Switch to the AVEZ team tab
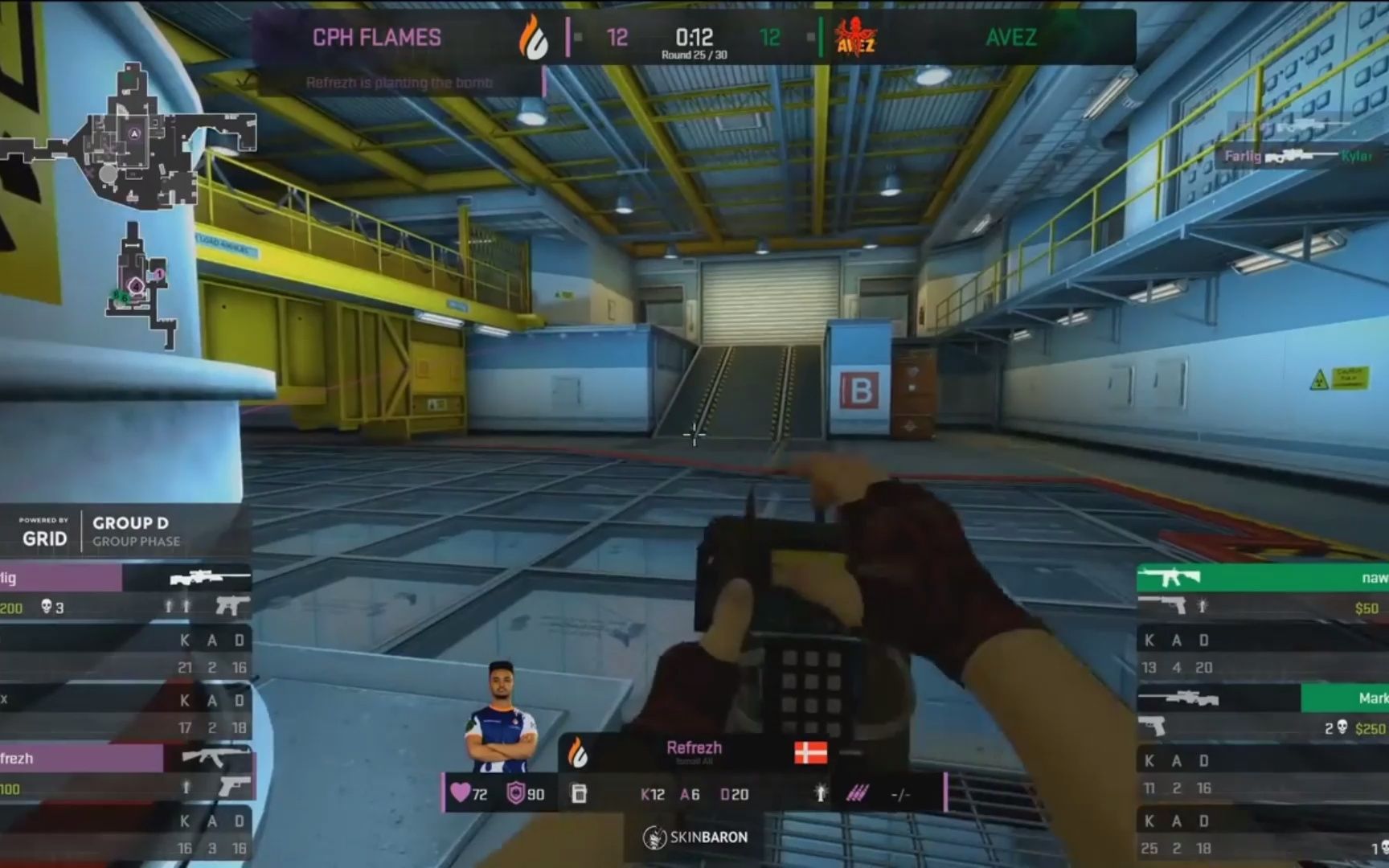Screen dimensions: 1389x868 pos(1010,38)
